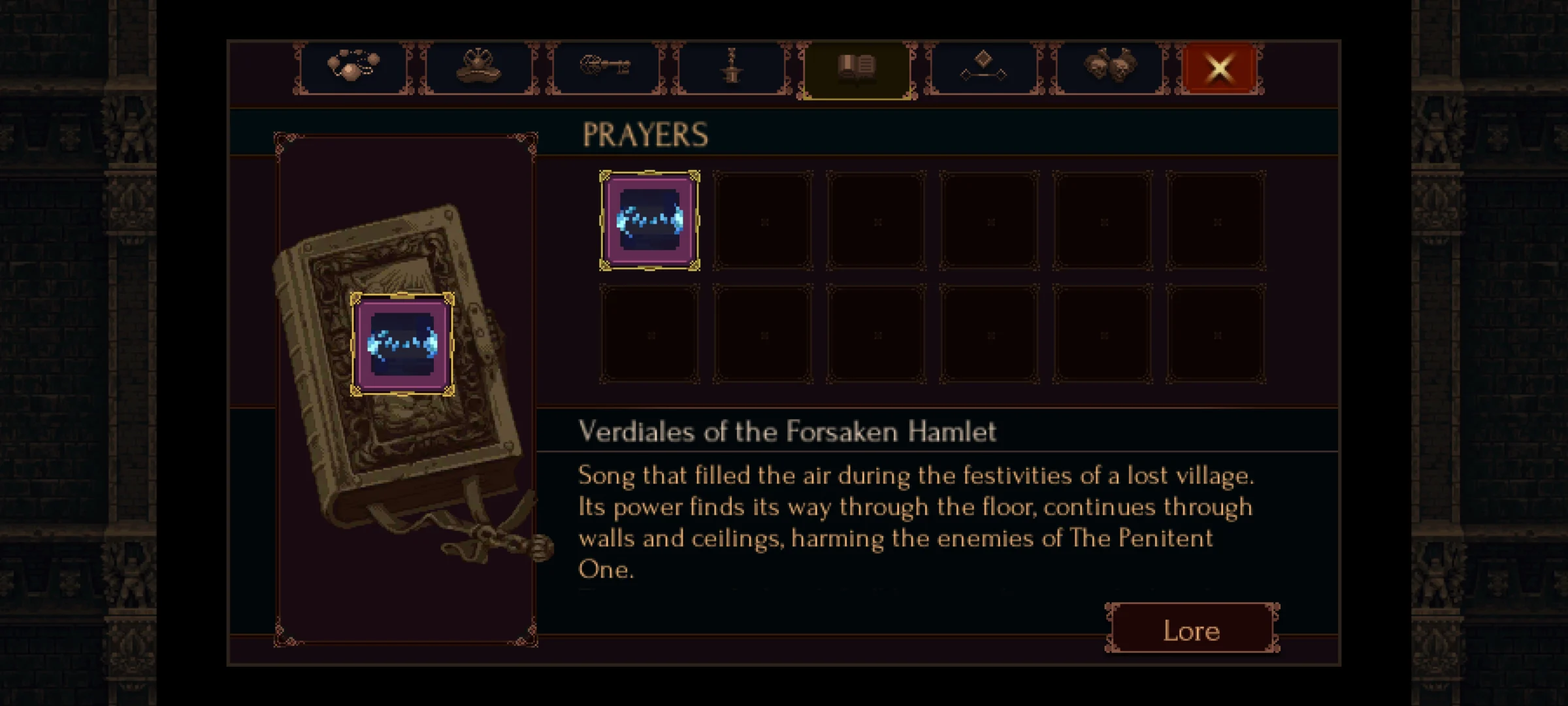
Task: Open lore details for the selected prayer
Action: (1191, 630)
